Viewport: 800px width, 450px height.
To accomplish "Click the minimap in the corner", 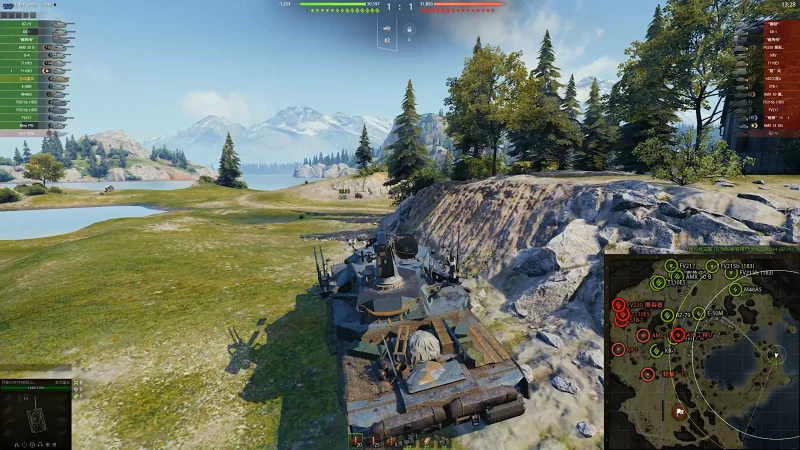I will tap(702, 351).
